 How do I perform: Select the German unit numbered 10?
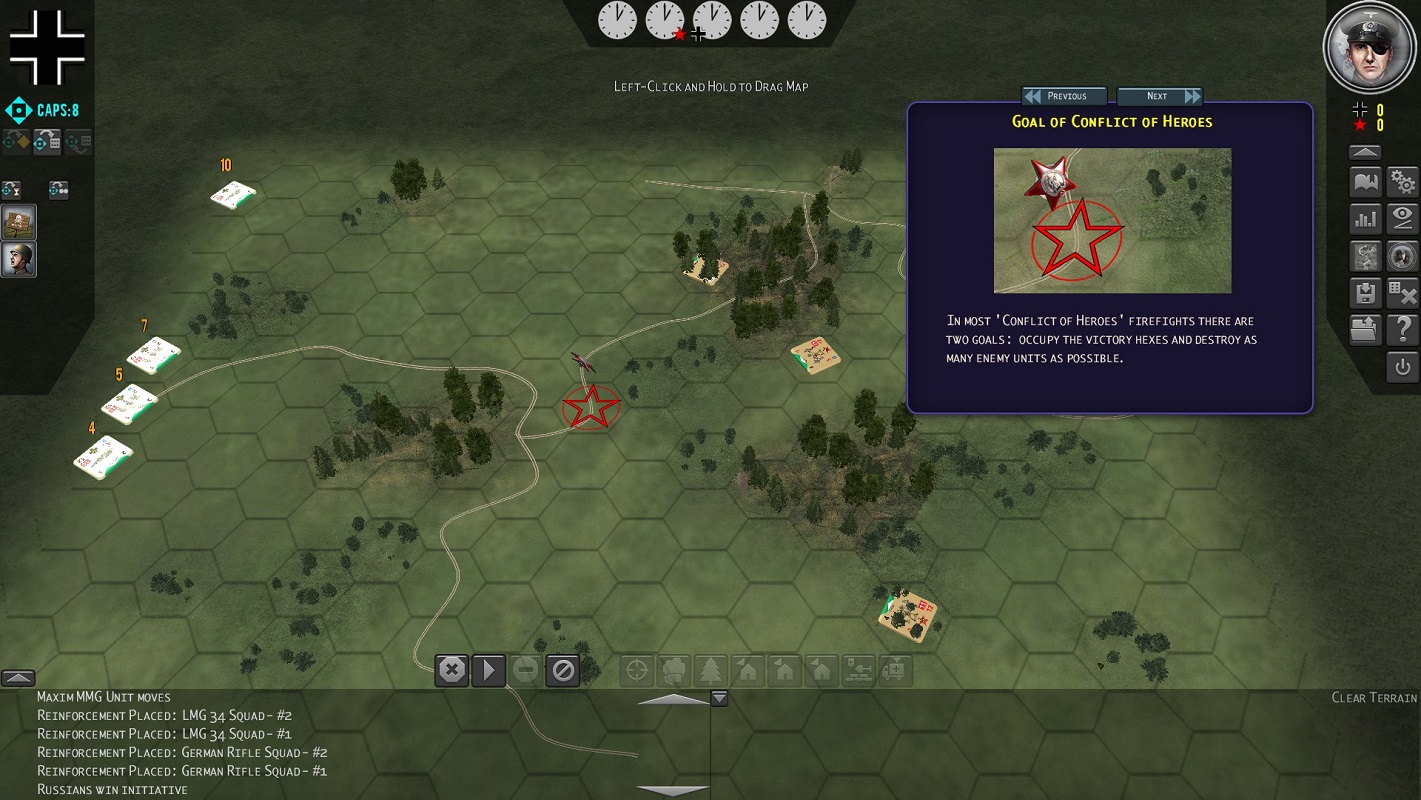(x=233, y=196)
